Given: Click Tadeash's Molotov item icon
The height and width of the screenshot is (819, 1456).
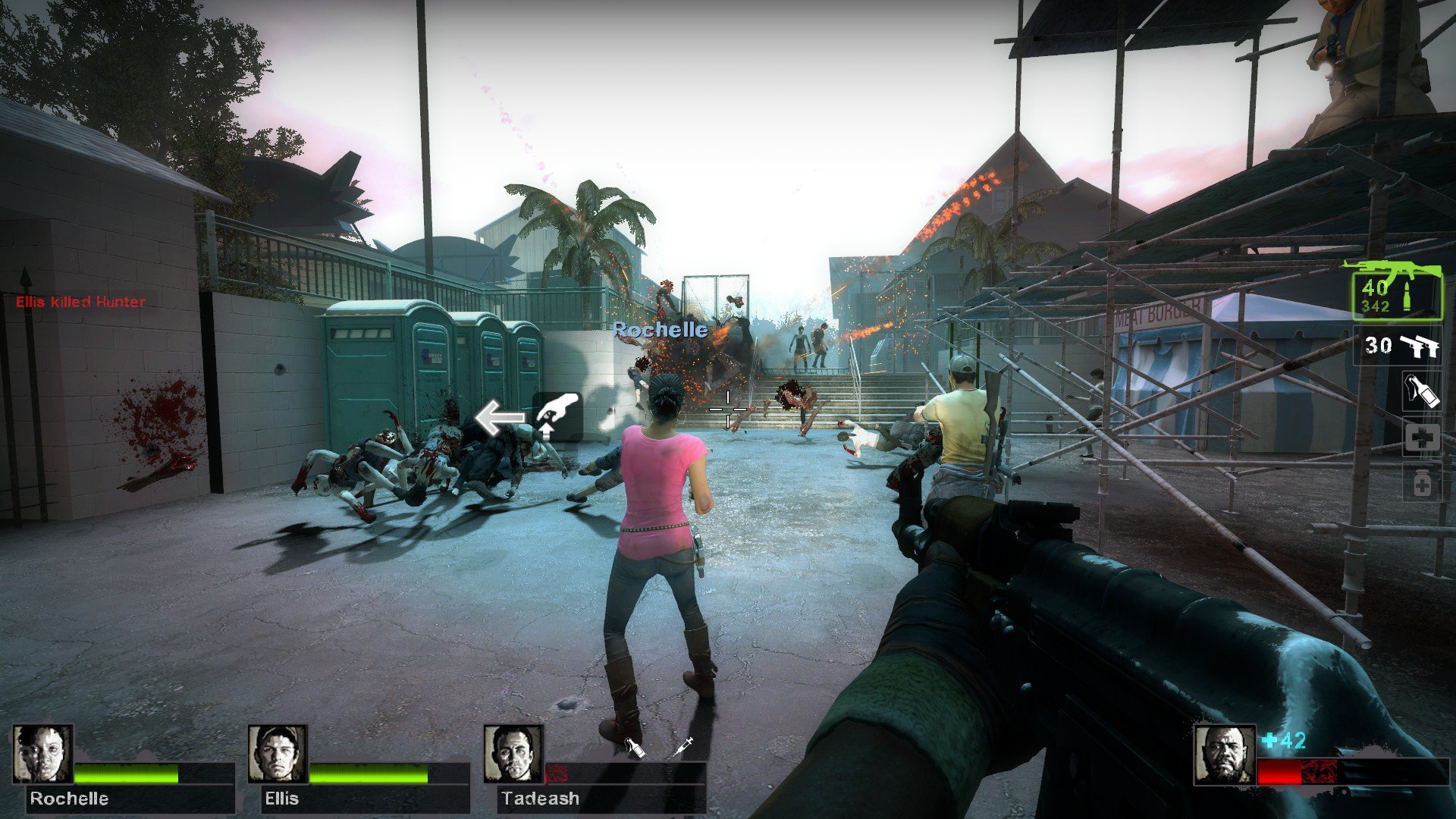Looking at the screenshot, I should pos(634,747).
